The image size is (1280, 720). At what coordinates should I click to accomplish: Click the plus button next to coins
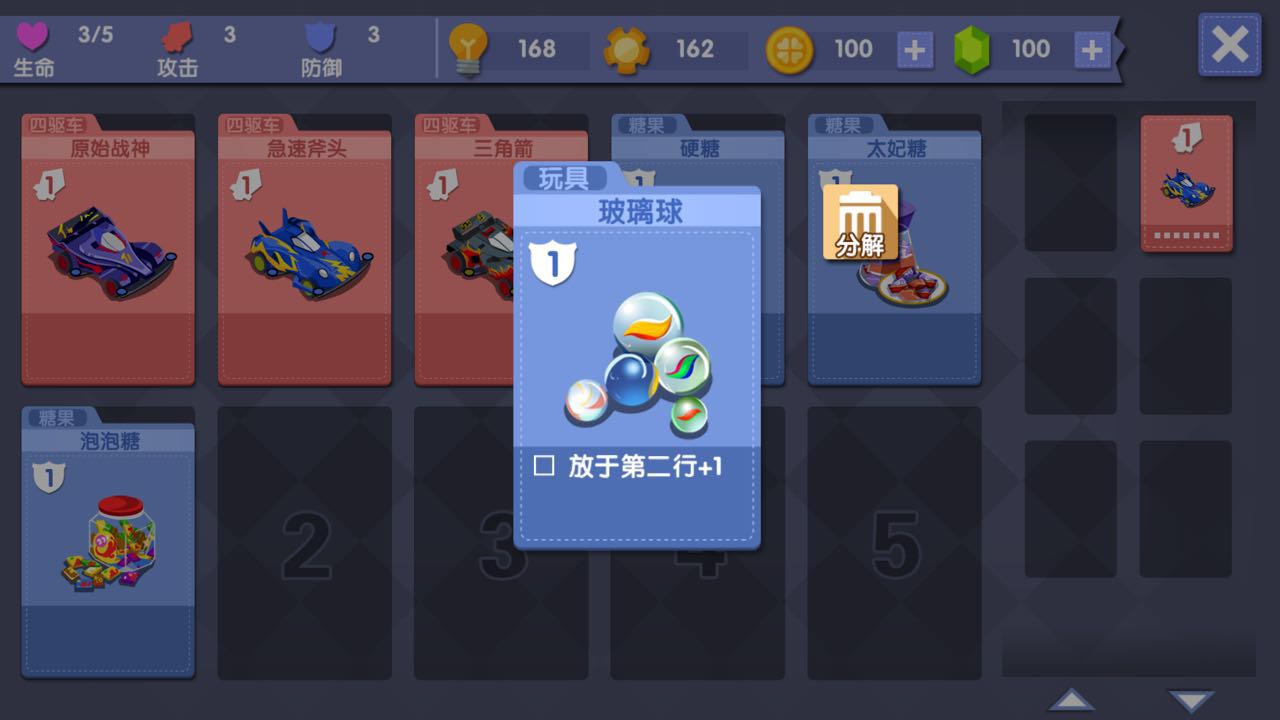click(913, 47)
